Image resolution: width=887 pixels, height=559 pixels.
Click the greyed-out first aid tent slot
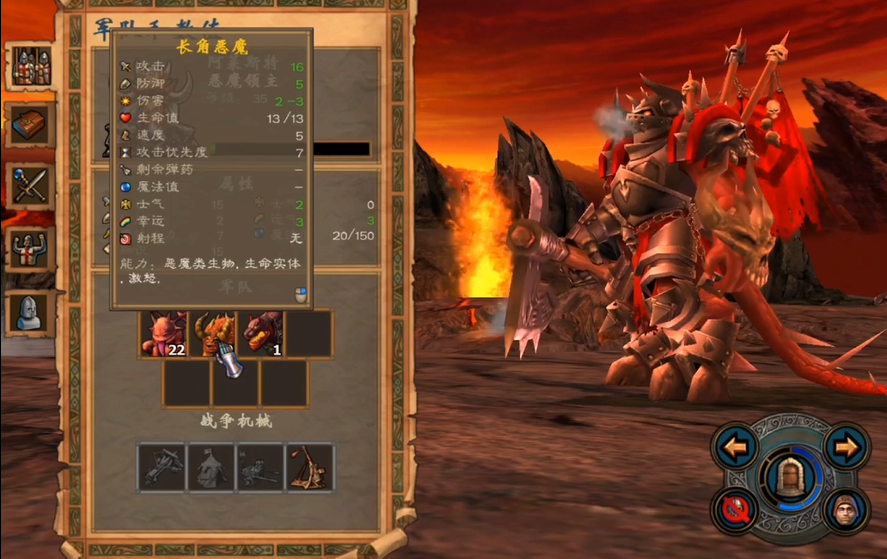pyautogui.click(x=211, y=468)
